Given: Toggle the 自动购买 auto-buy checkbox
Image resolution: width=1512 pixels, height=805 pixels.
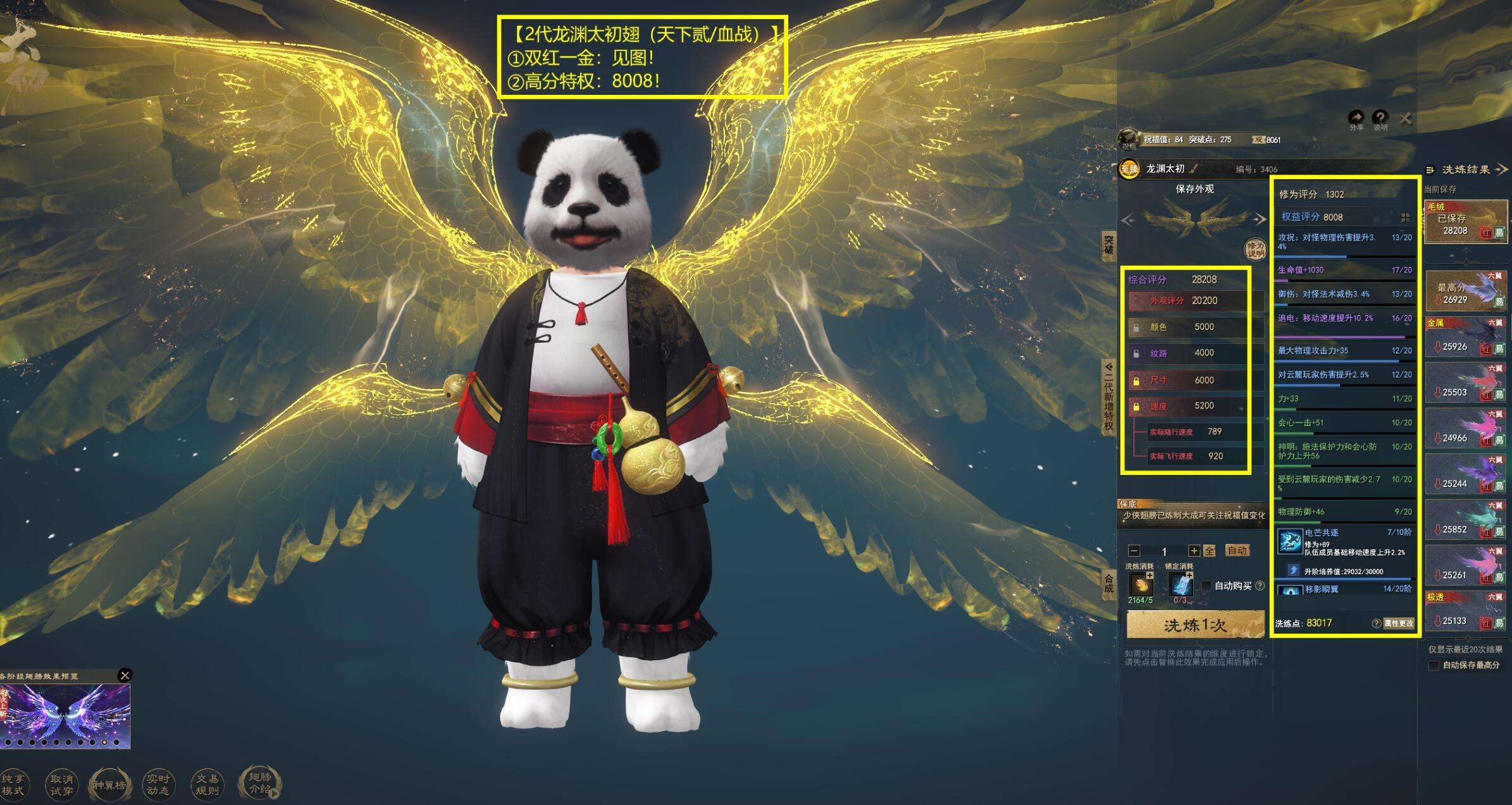Looking at the screenshot, I should pos(1207,586).
